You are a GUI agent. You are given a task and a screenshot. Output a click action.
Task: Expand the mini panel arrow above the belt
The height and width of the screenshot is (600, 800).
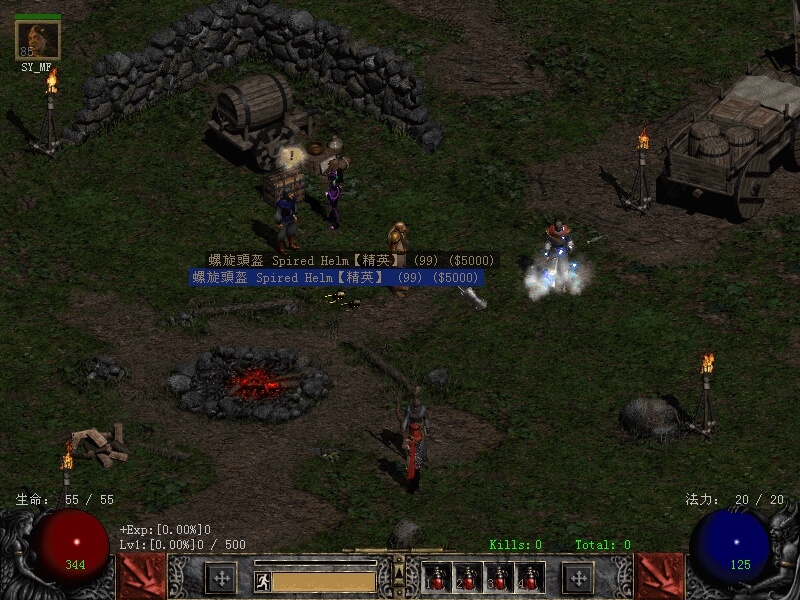(x=399, y=571)
